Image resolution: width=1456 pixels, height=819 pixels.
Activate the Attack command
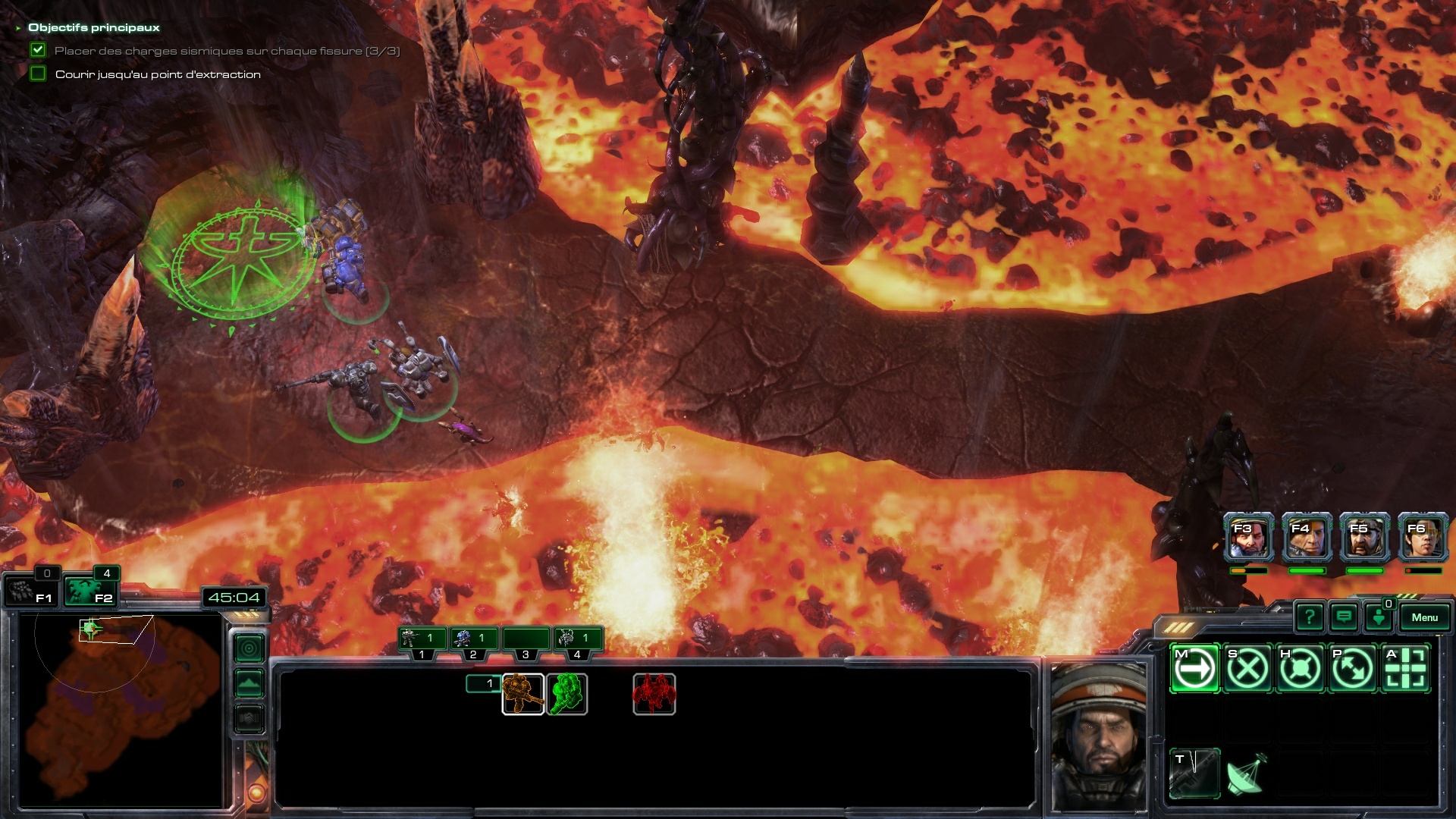point(1405,668)
